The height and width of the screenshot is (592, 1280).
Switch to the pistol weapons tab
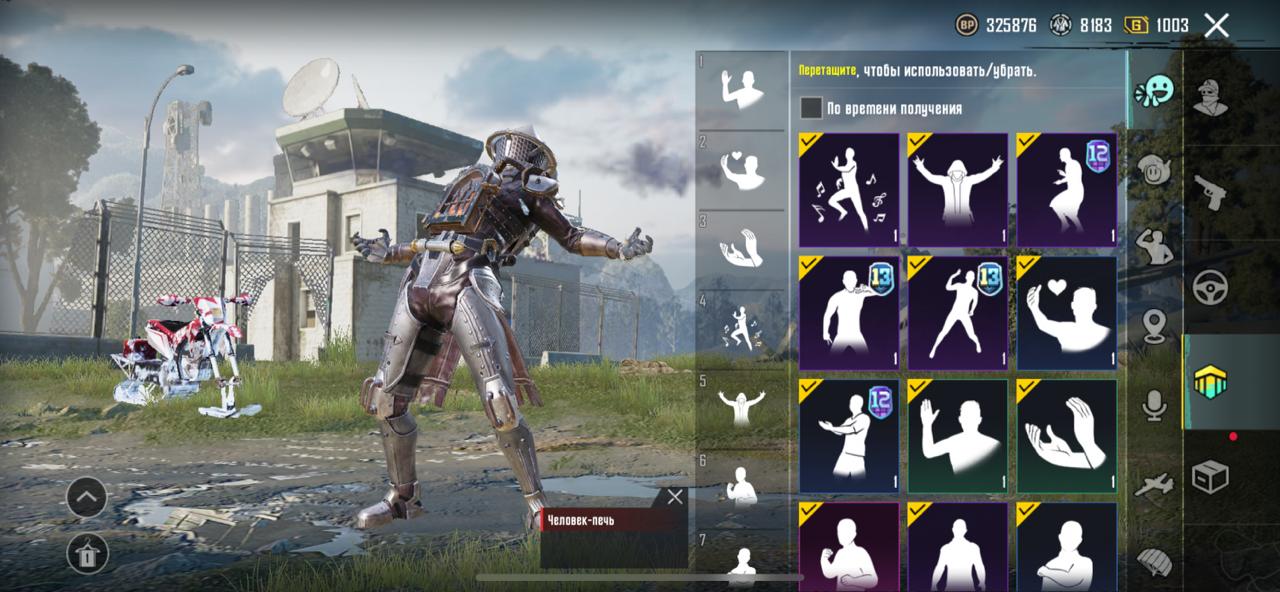coord(1210,192)
